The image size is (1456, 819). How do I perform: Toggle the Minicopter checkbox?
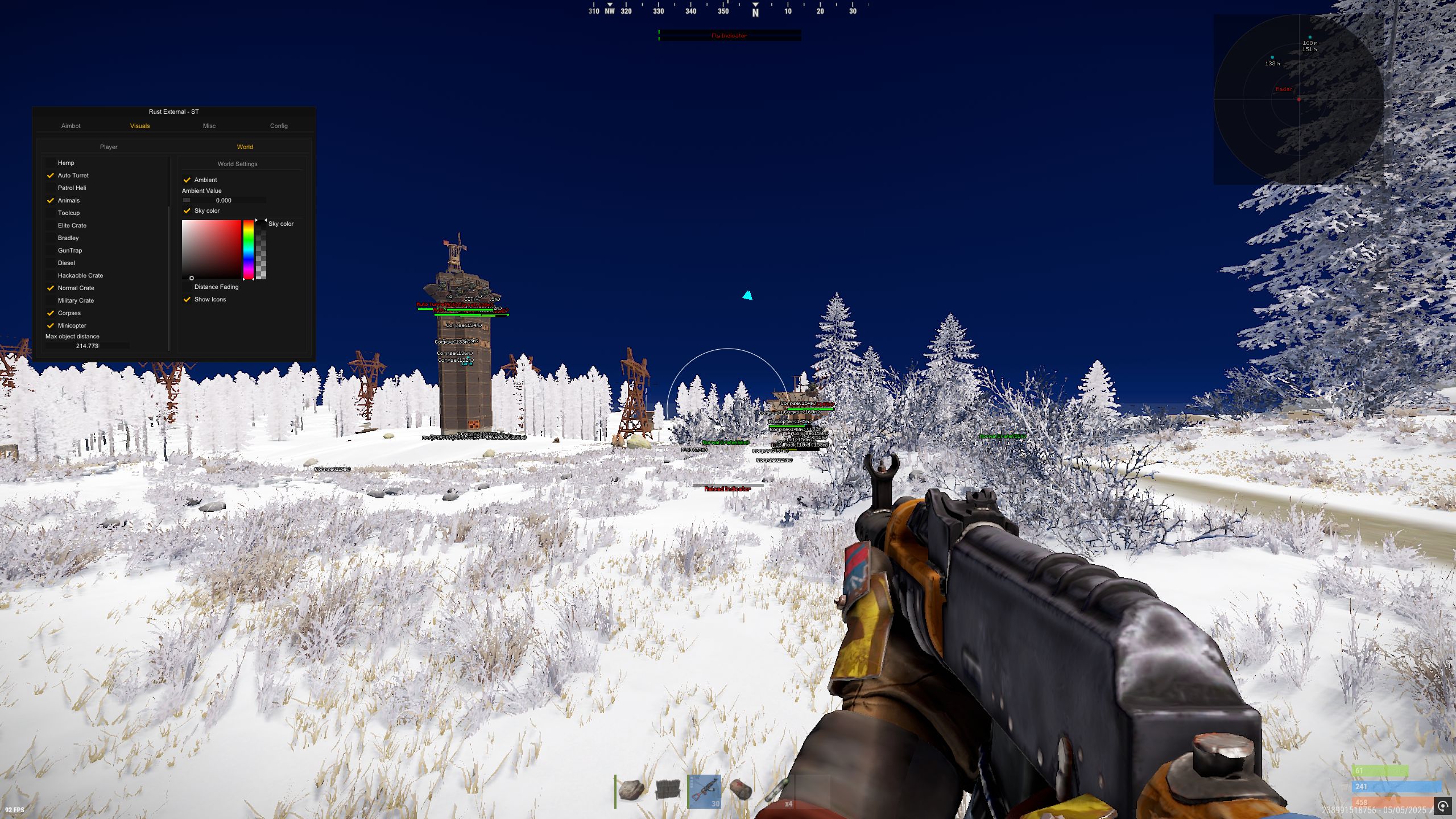coord(51,325)
